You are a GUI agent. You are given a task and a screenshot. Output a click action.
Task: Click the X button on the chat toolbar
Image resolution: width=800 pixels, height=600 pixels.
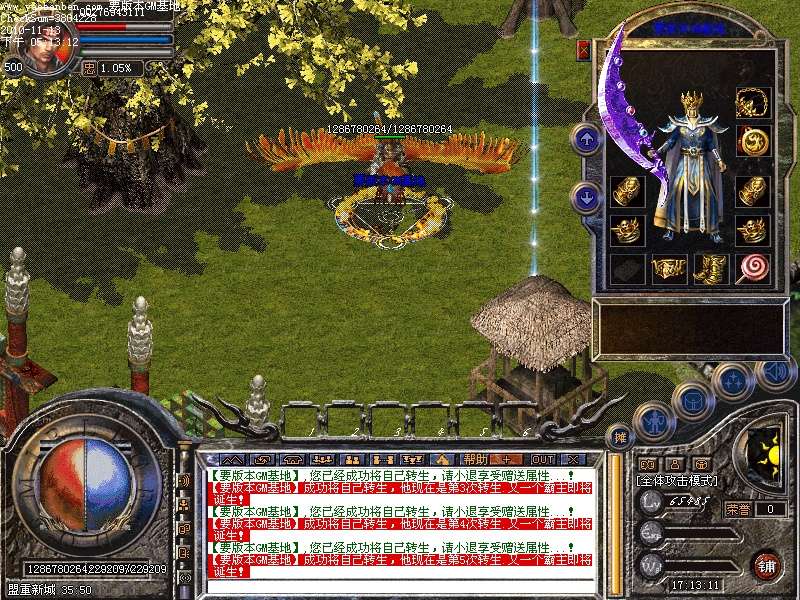click(574, 459)
